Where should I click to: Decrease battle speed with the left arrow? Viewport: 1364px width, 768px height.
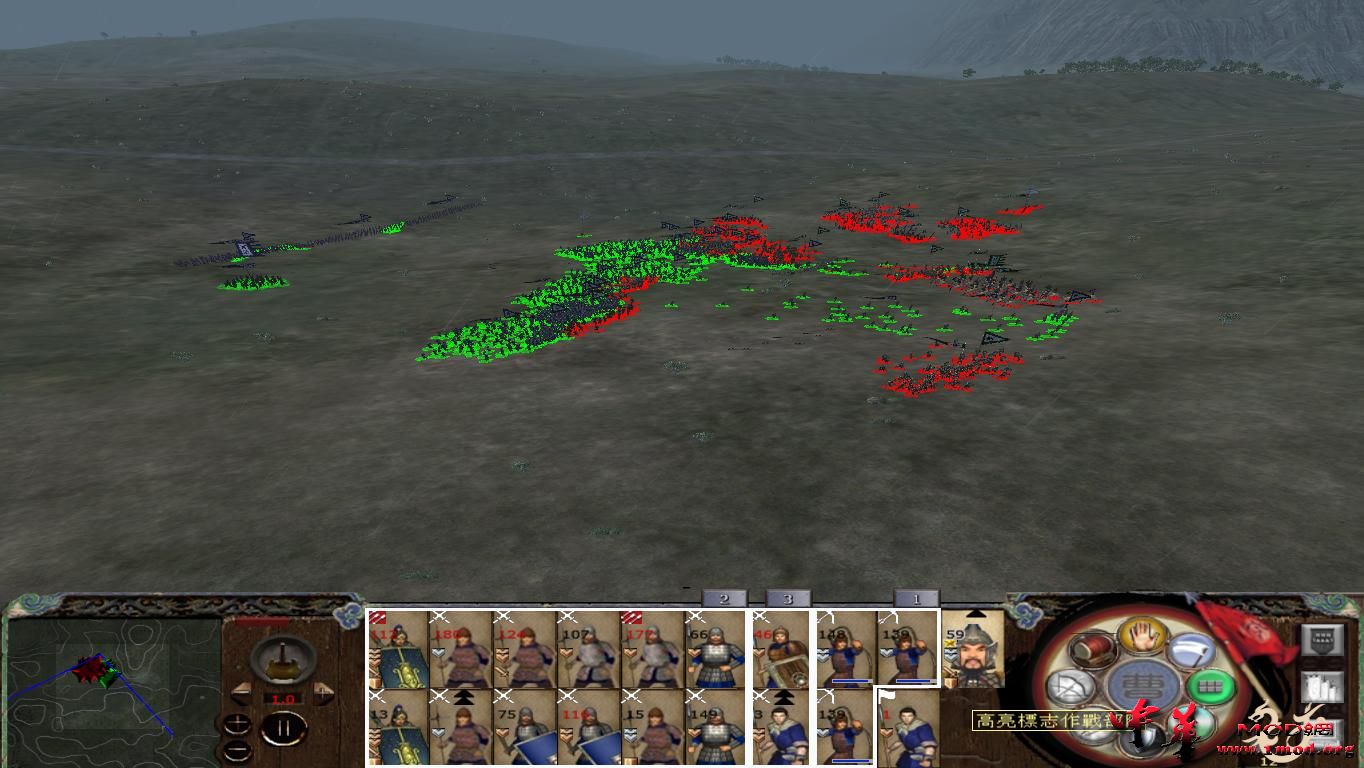click(x=240, y=692)
